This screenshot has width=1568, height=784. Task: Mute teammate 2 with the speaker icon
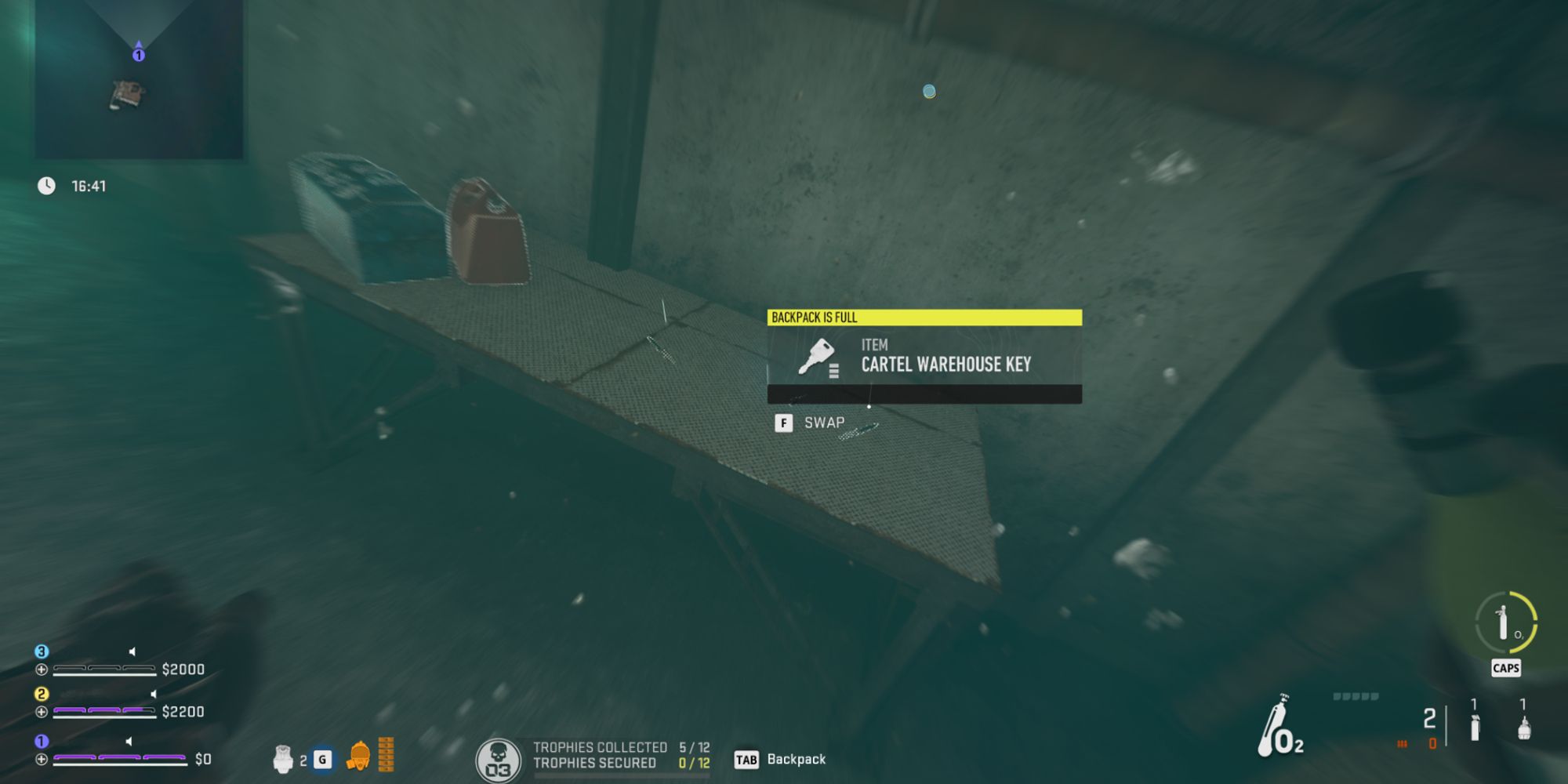tap(154, 695)
